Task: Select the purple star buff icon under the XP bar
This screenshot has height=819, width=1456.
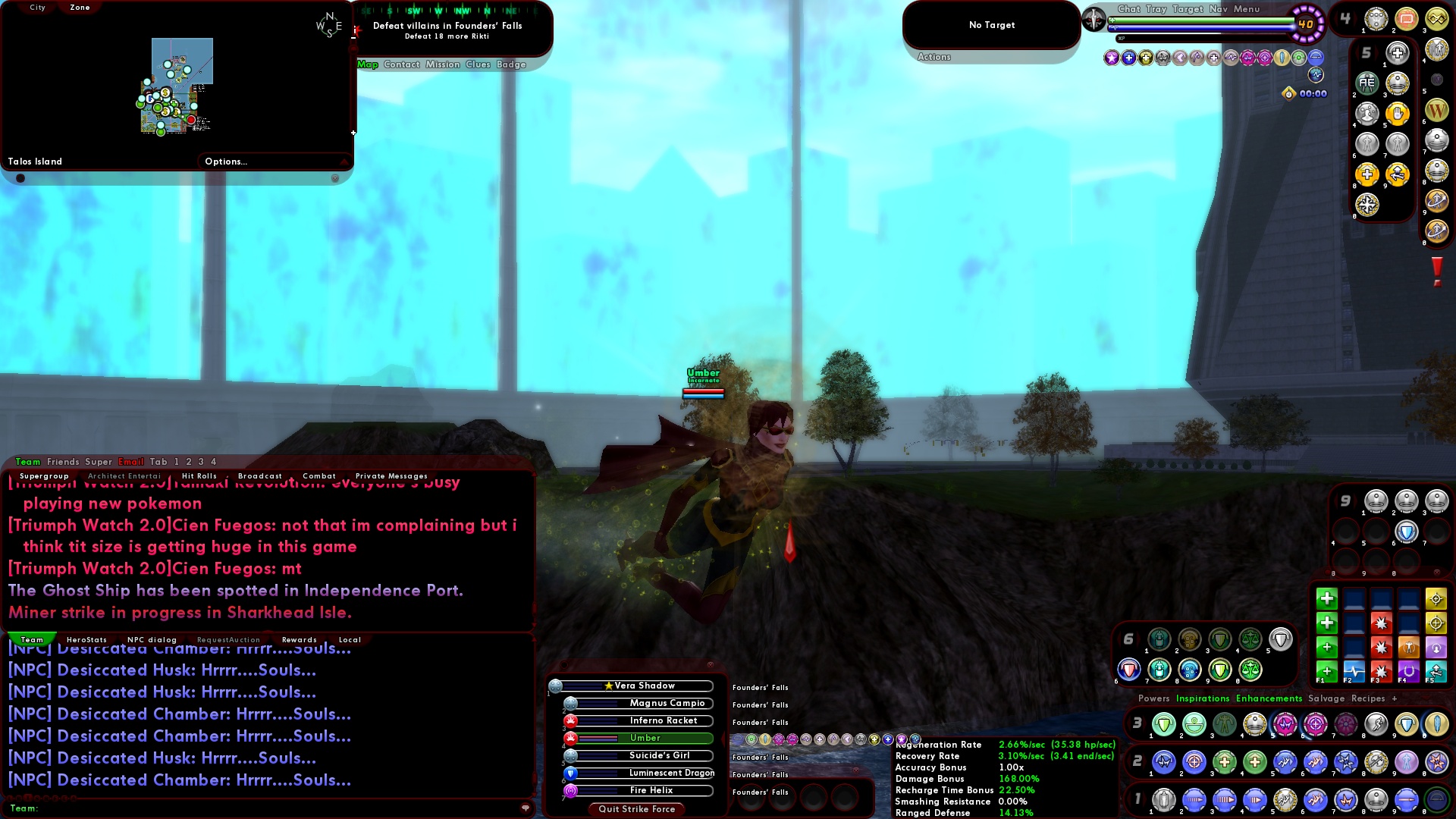Action: pos(1110,58)
